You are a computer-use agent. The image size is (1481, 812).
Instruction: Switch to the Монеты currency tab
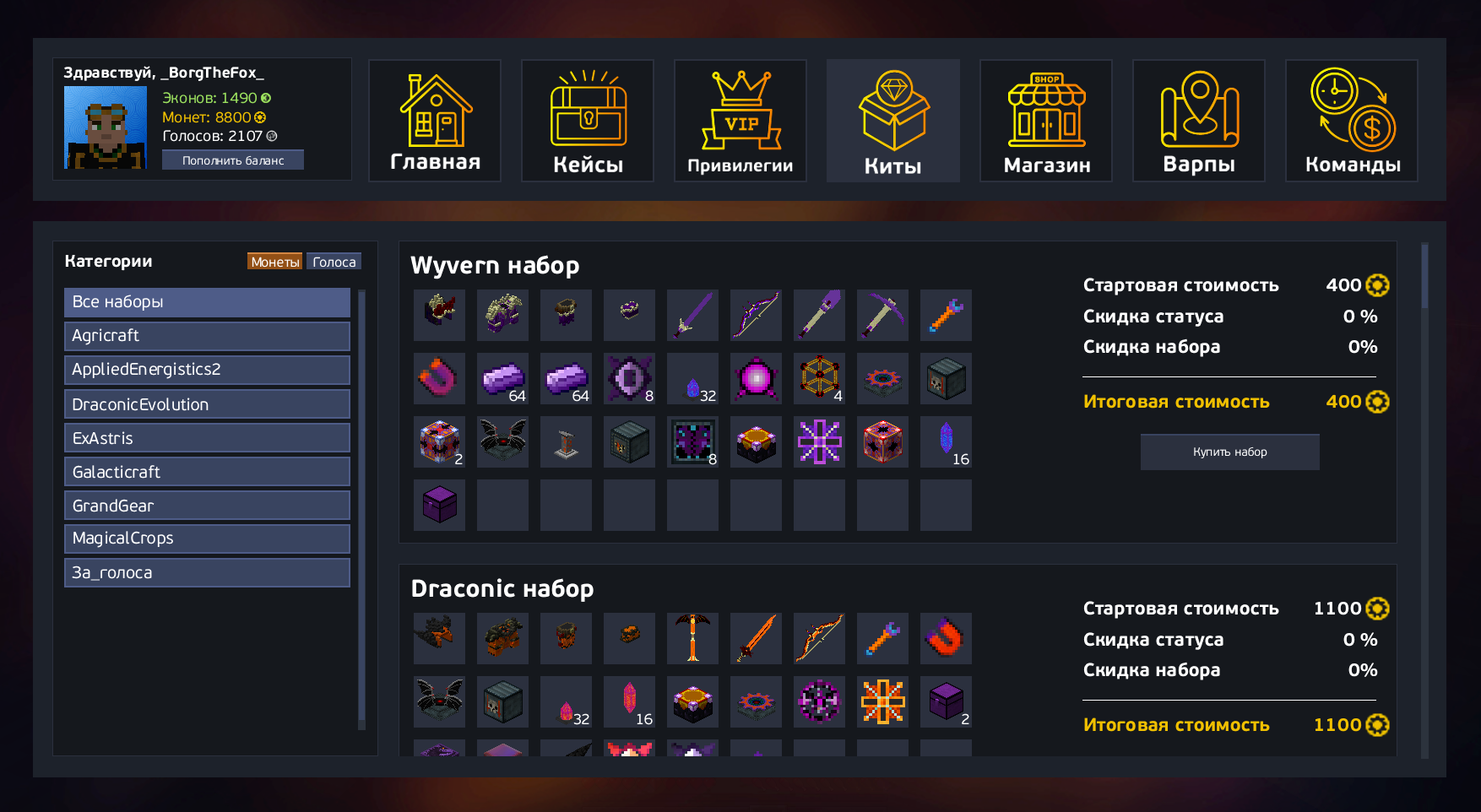(275, 262)
